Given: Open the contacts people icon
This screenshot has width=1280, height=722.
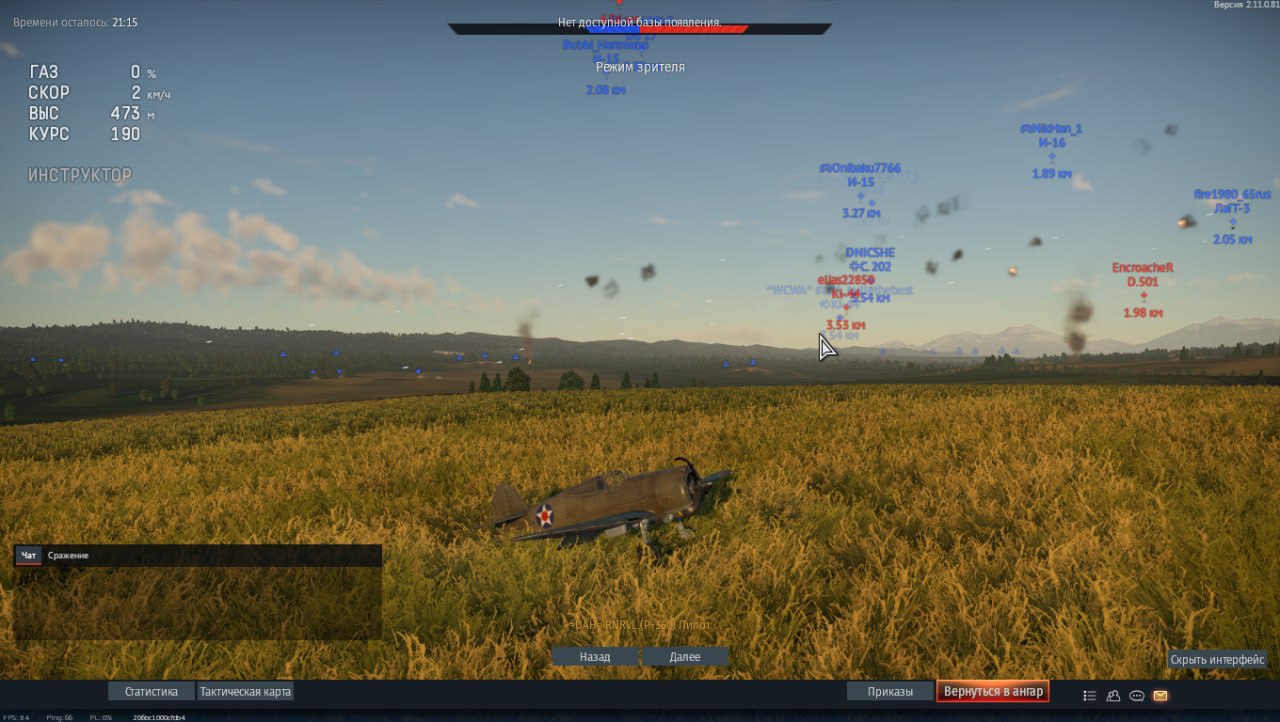Looking at the screenshot, I should click(x=1114, y=695).
